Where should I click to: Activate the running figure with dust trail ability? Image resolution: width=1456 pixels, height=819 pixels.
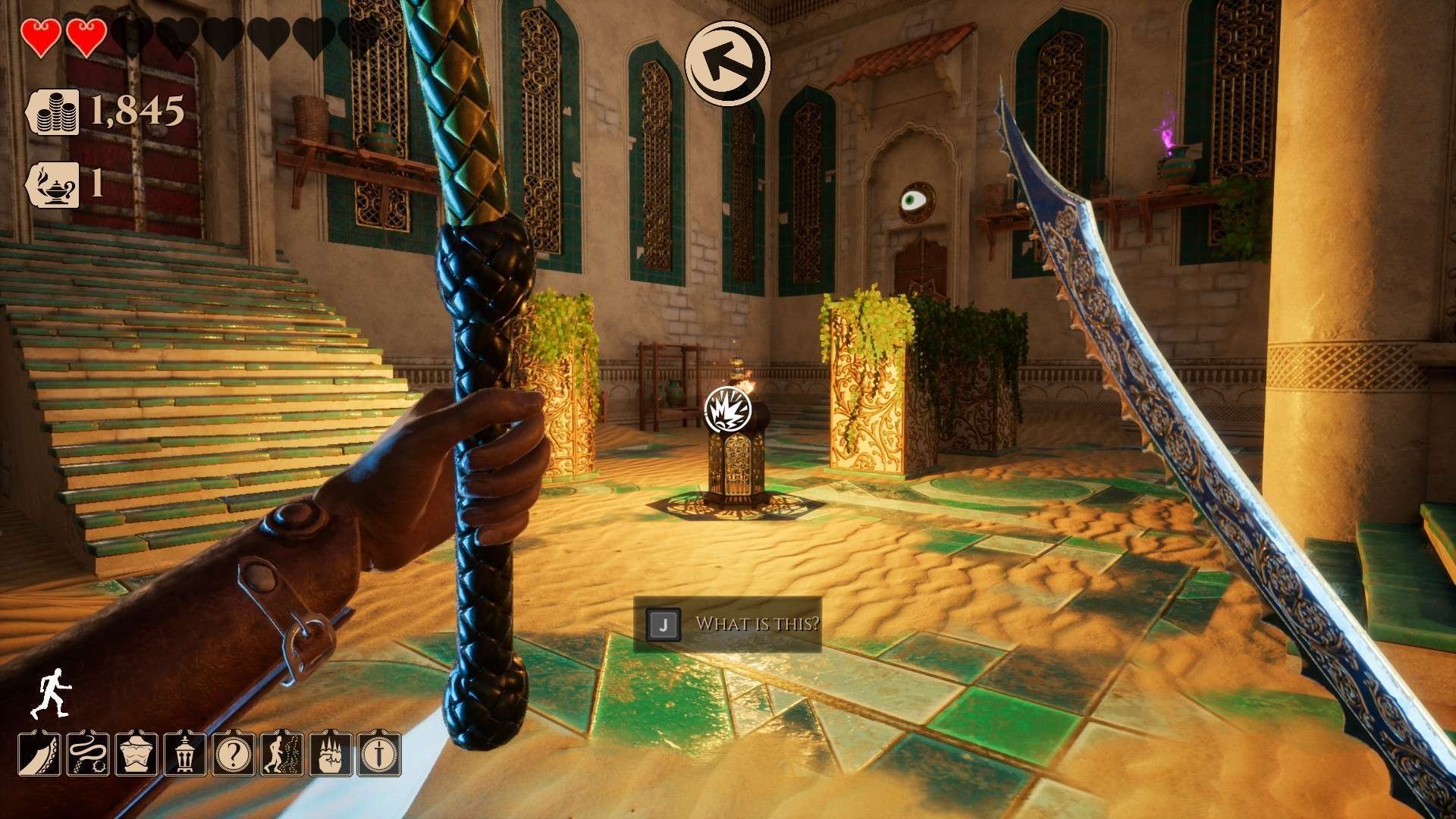(x=282, y=753)
